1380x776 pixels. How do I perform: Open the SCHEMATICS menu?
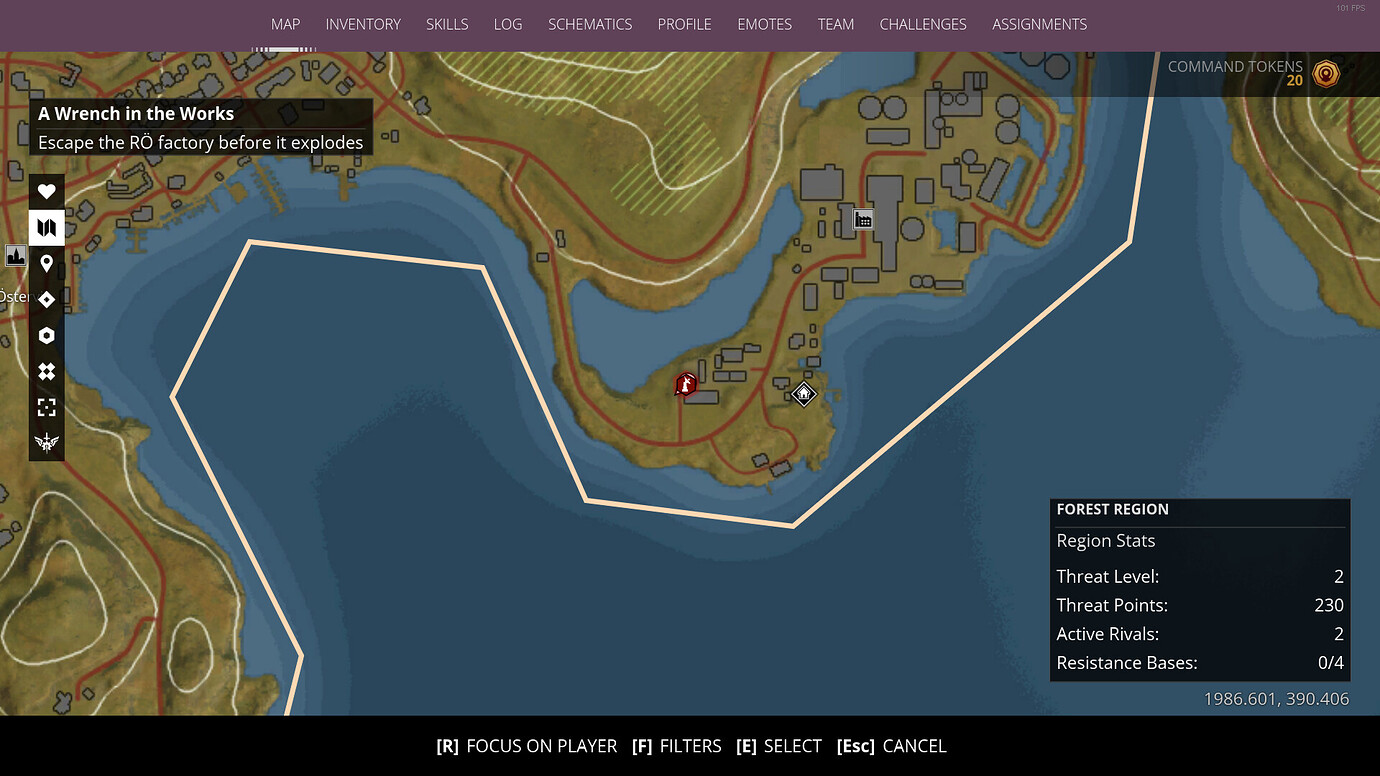coord(590,24)
